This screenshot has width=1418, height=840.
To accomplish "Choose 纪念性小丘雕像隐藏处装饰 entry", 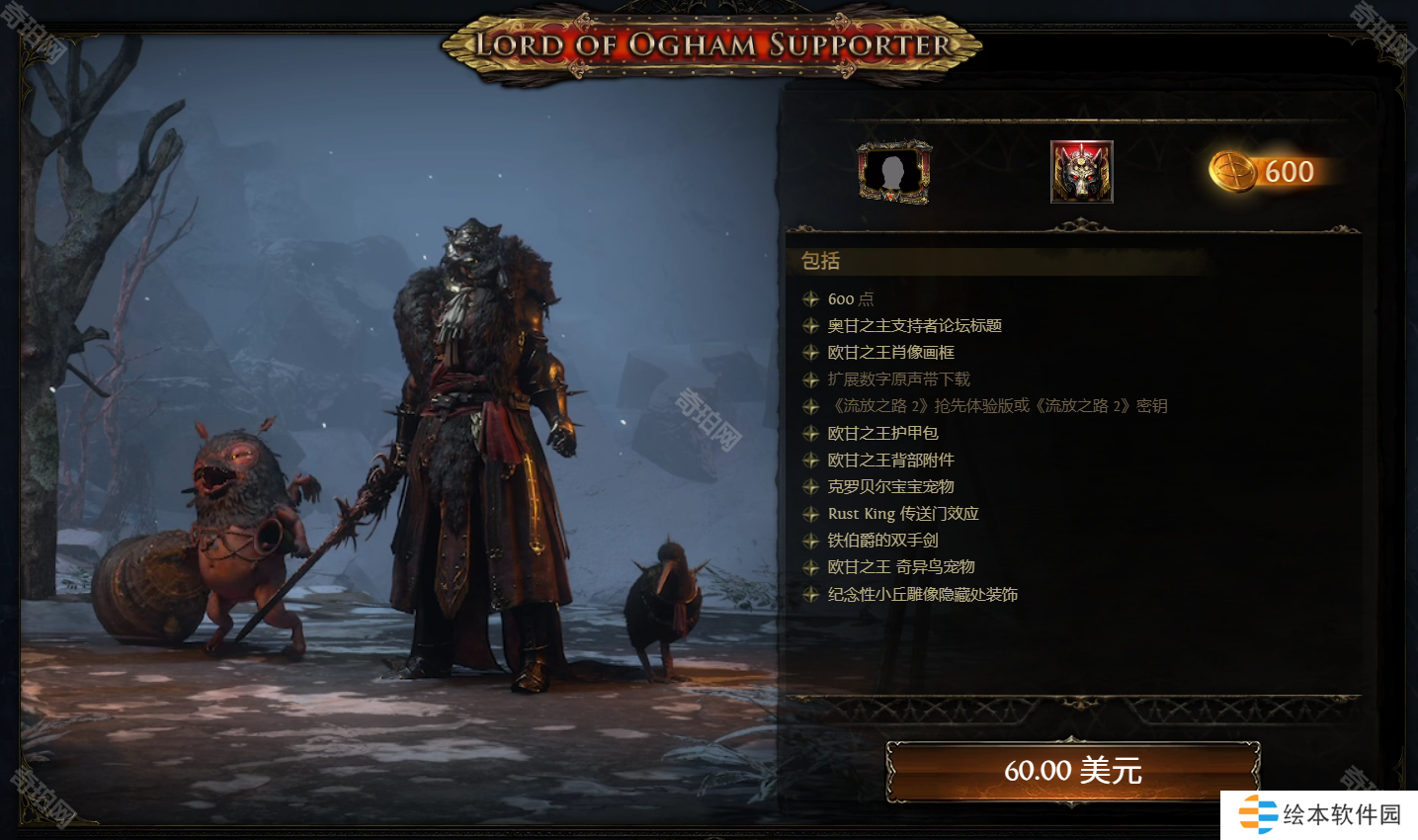I will [x=922, y=595].
